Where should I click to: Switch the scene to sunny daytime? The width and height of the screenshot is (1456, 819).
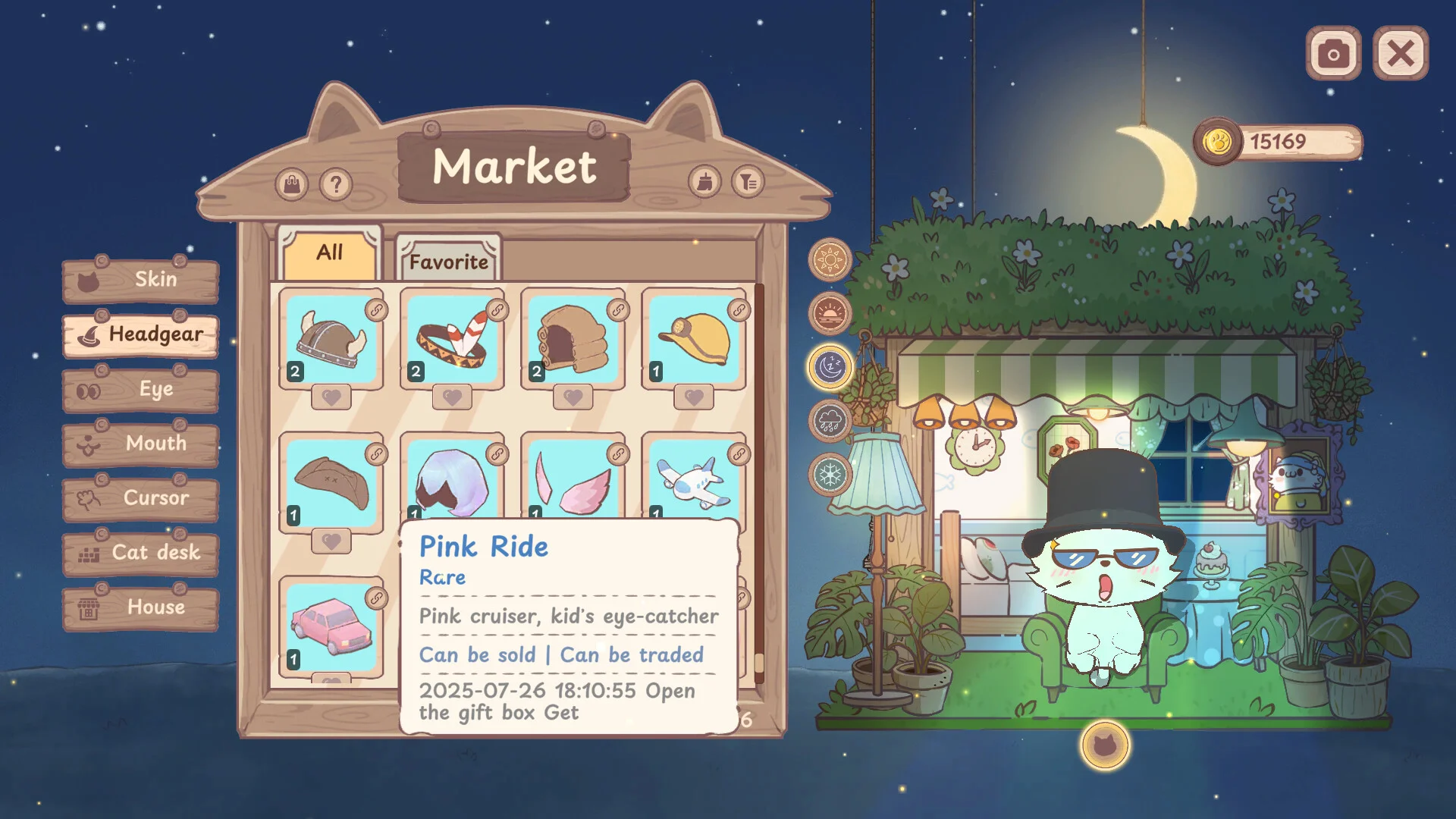(830, 260)
